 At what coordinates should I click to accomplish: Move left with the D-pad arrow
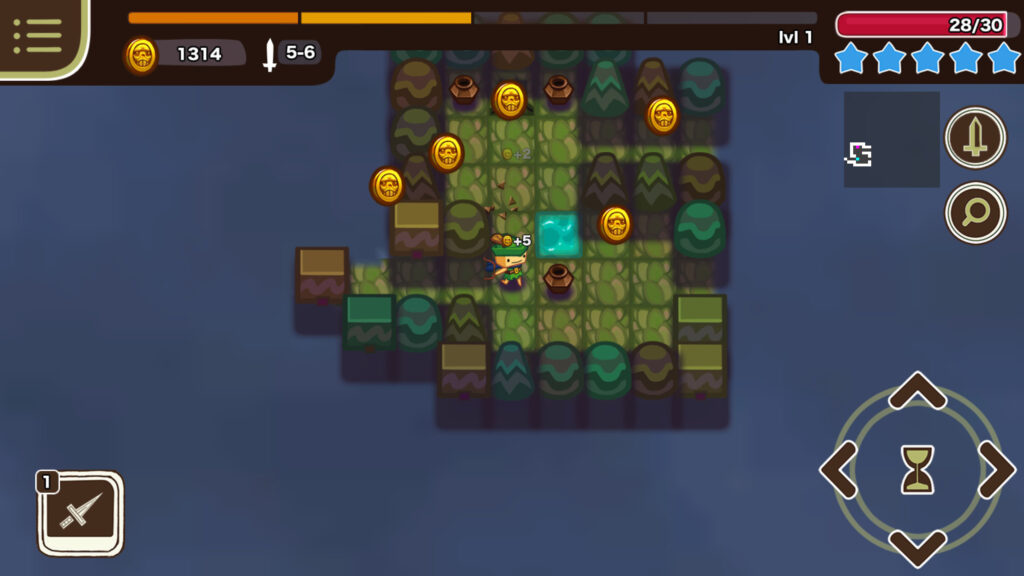pyautogui.click(x=839, y=469)
